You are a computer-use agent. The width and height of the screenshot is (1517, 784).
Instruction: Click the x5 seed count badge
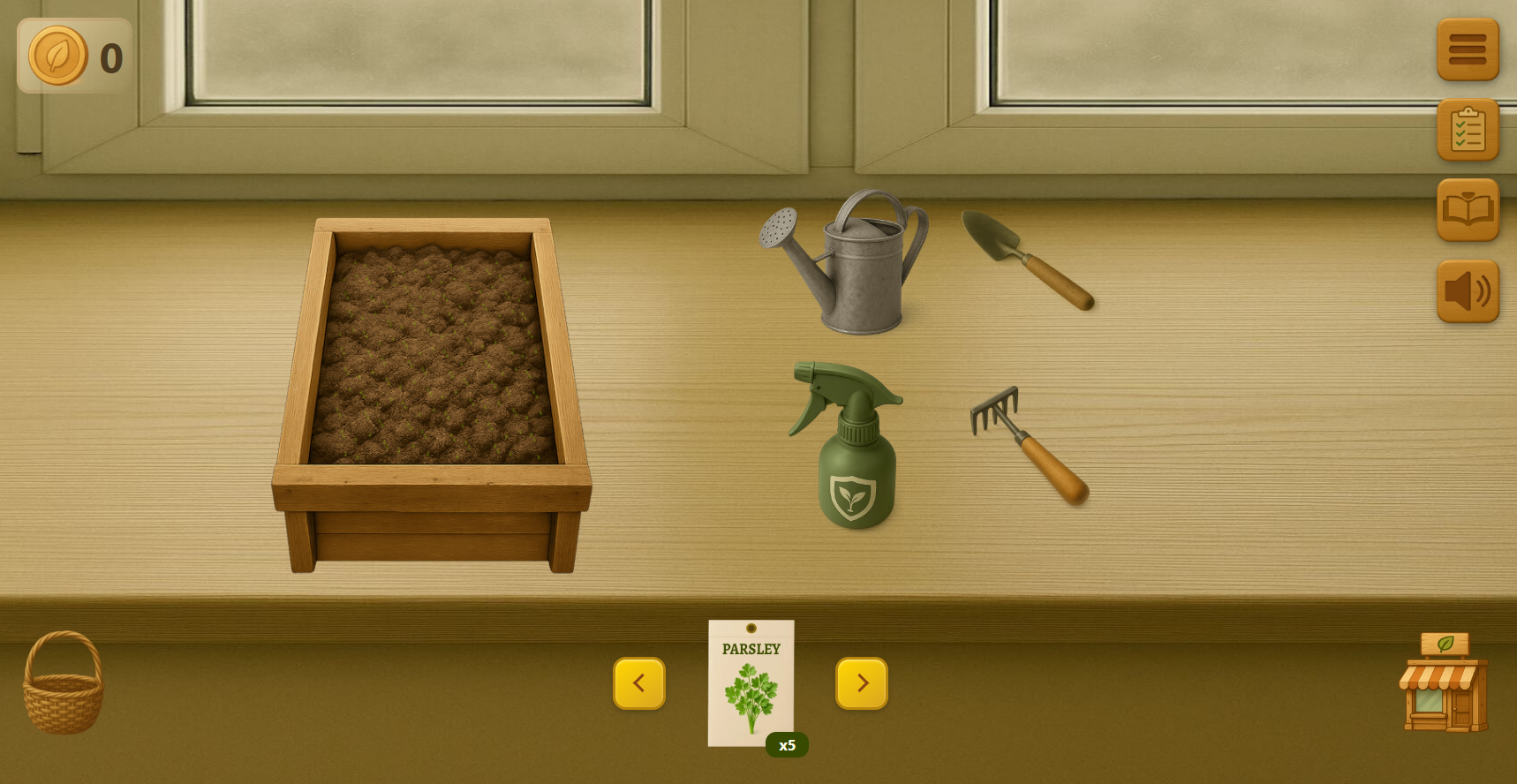(787, 745)
